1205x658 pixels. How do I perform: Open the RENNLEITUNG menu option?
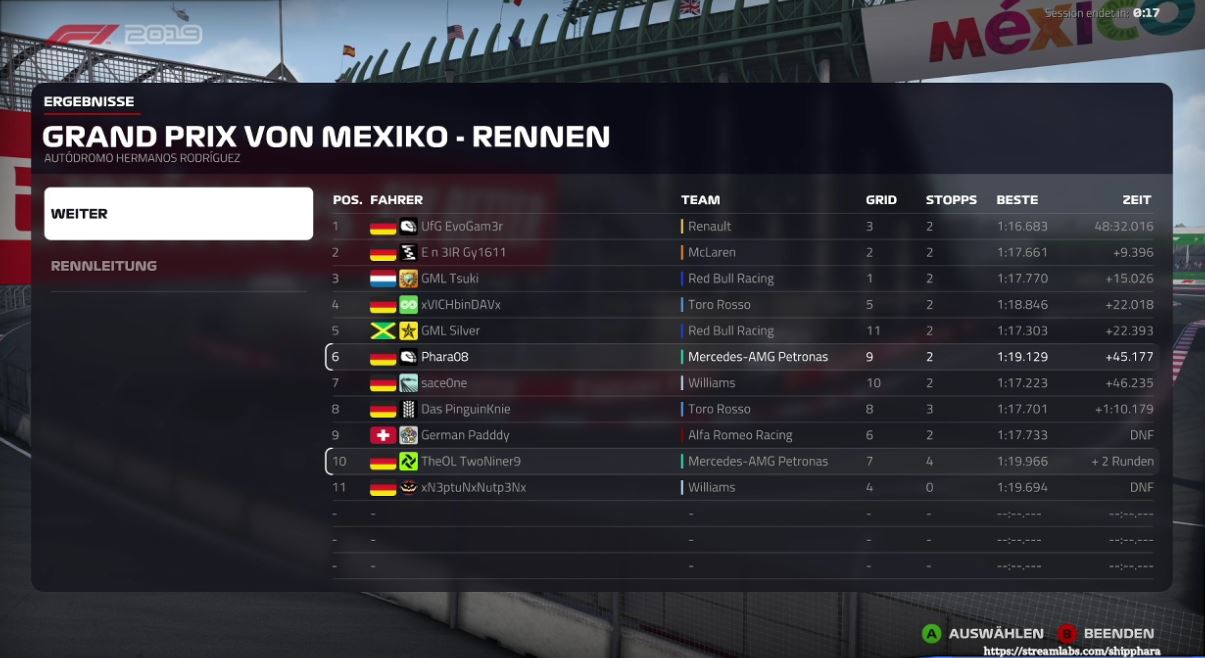coord(178,266)
